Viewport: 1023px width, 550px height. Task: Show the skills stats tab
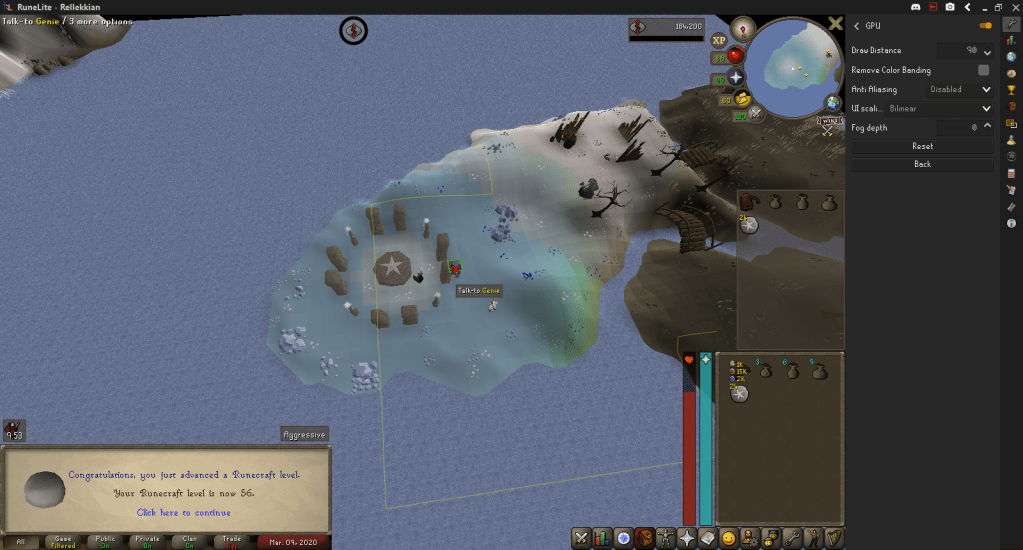pos(602,538)
